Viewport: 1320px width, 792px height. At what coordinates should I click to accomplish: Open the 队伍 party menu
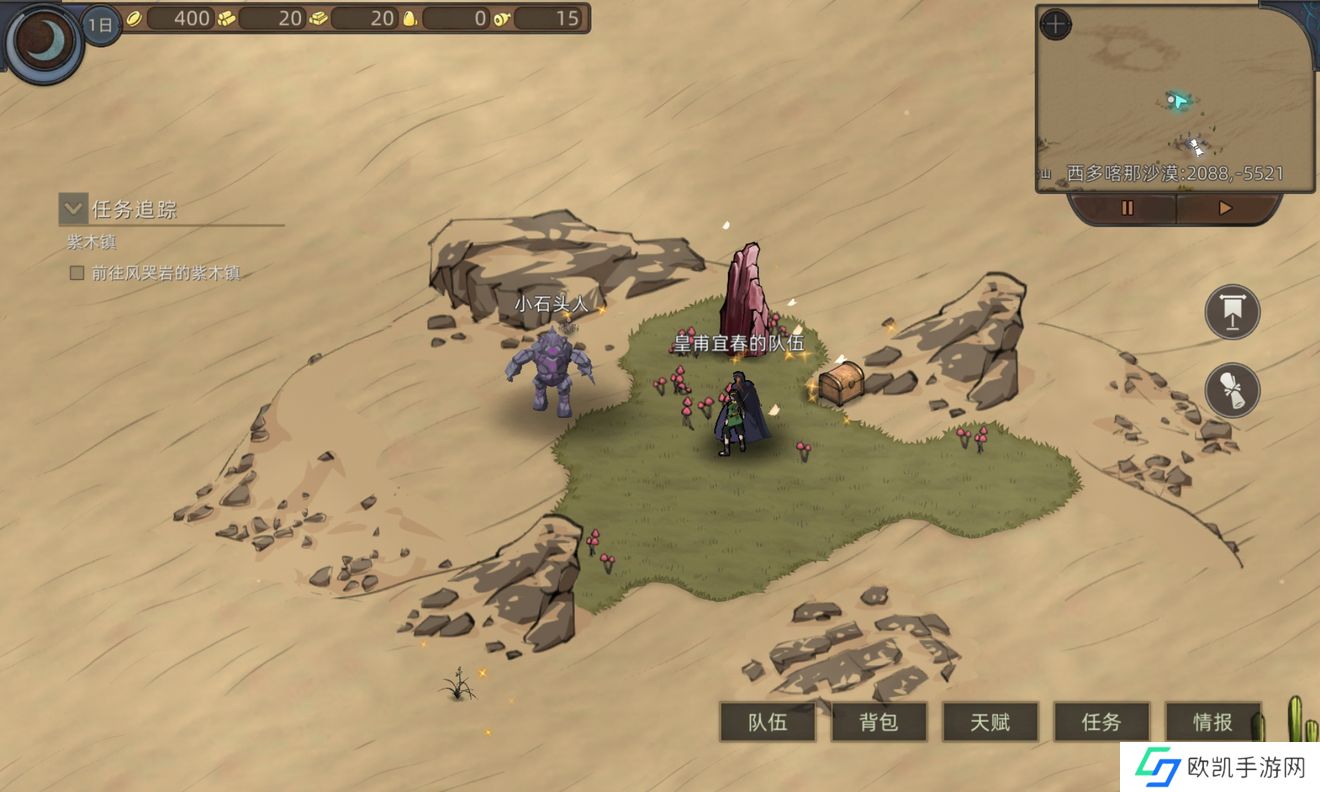tap(767, 722)
